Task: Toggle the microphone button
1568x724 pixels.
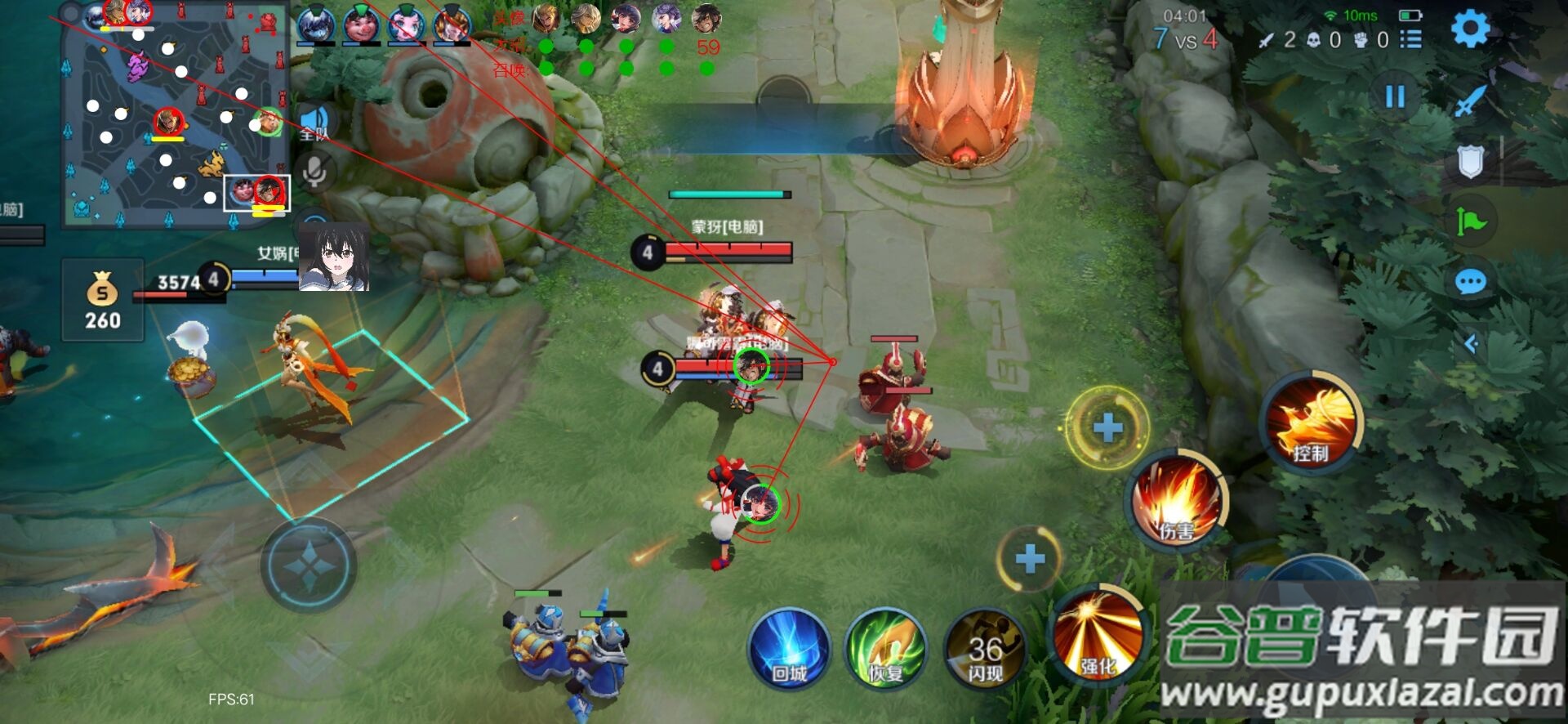Action: coord(314,172)
